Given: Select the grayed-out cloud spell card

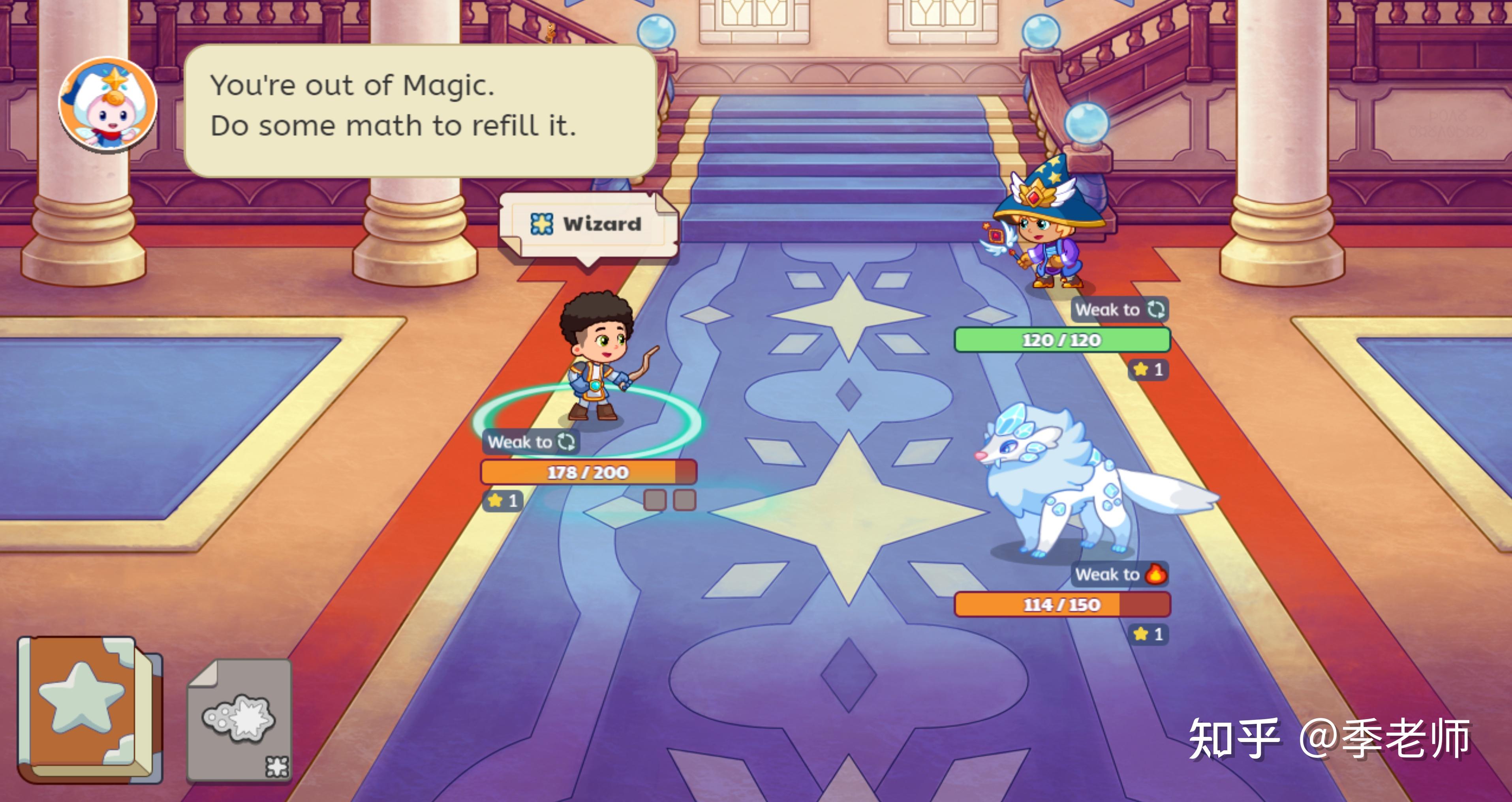Looking at the screenshot, I should (x=239, y=720).
